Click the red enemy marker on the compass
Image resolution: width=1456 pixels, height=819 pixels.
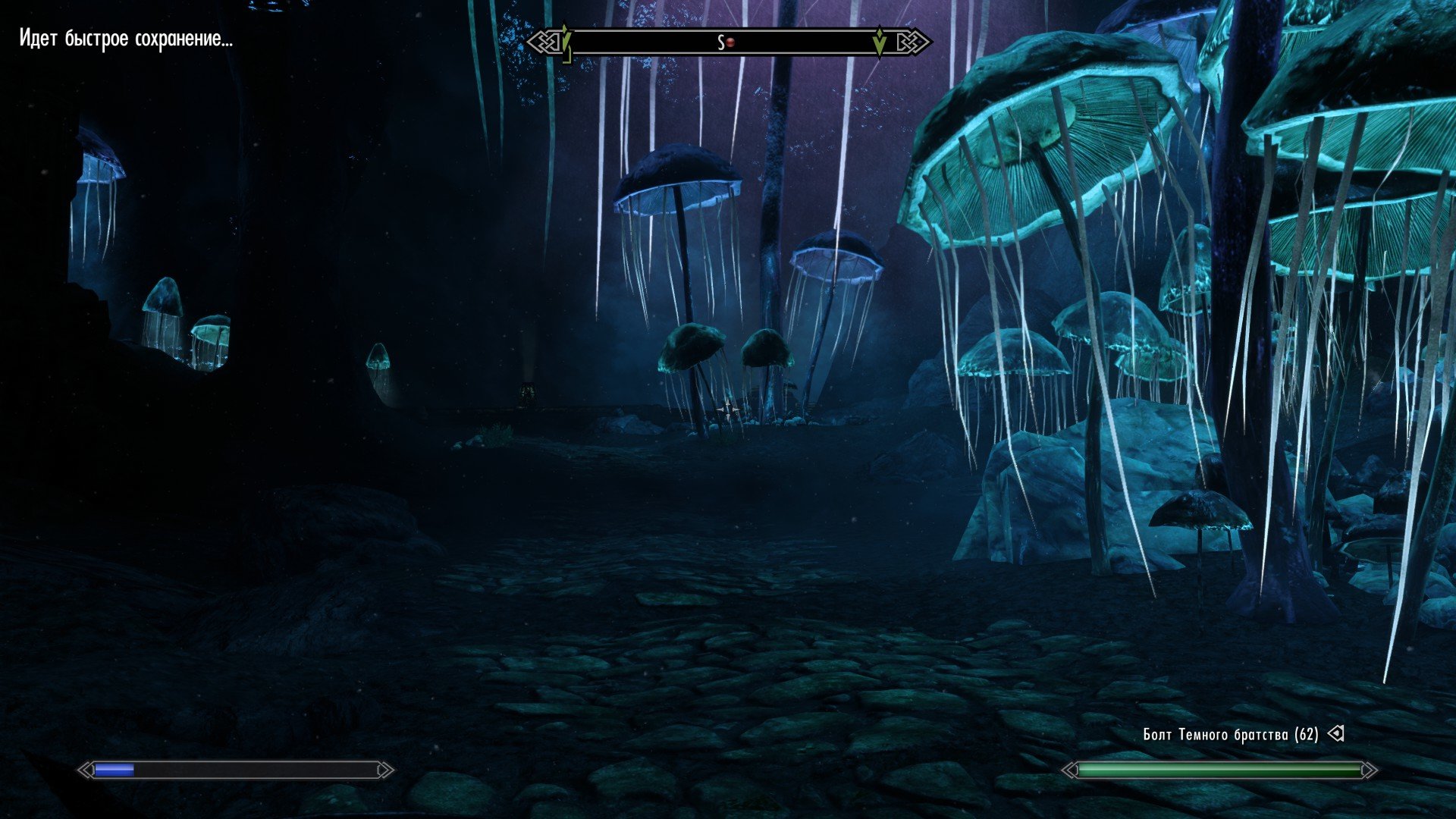pyautogui.click(x=730, y=42)
